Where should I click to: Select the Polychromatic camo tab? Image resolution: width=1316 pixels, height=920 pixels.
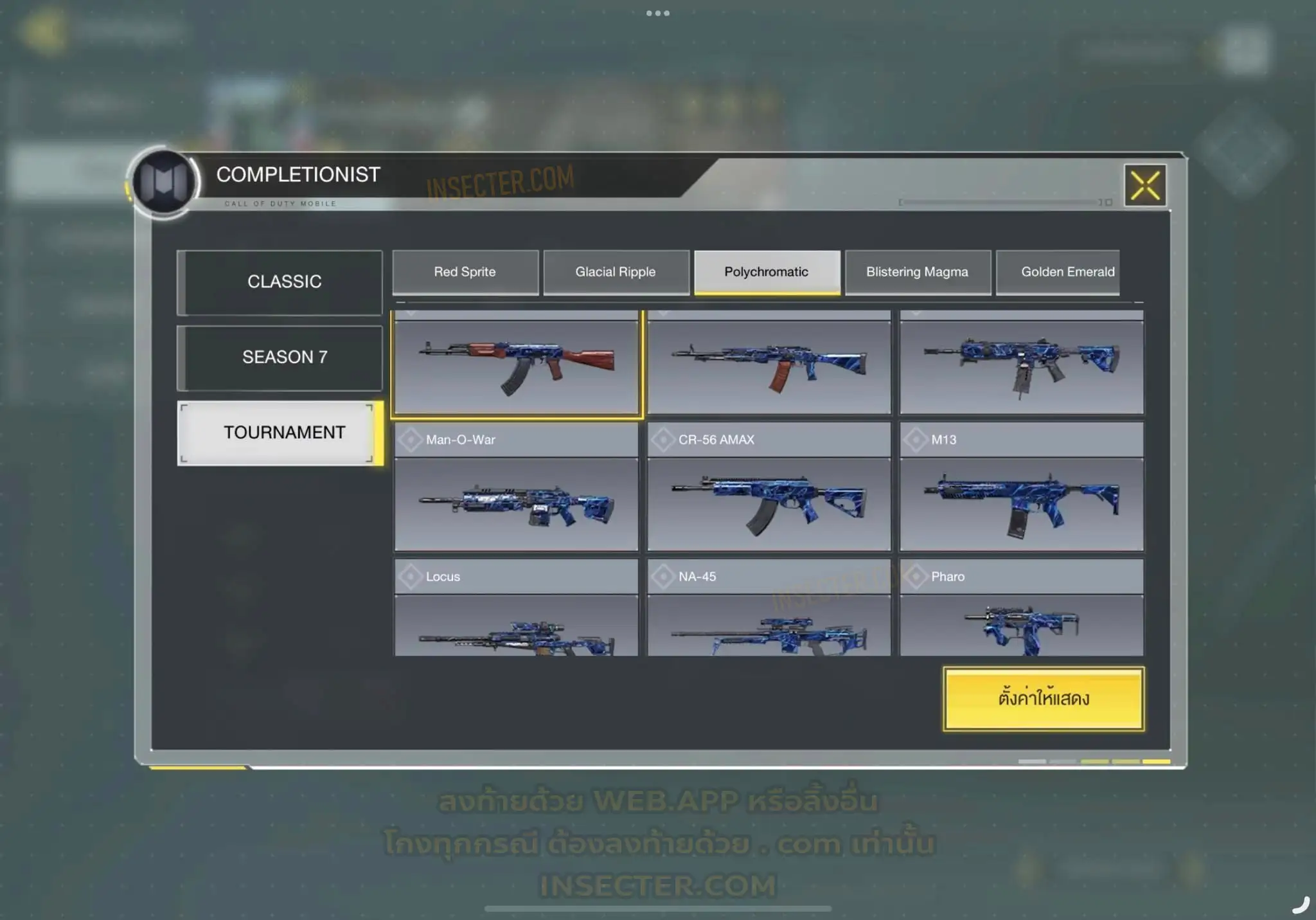click(x=767, y=272)
